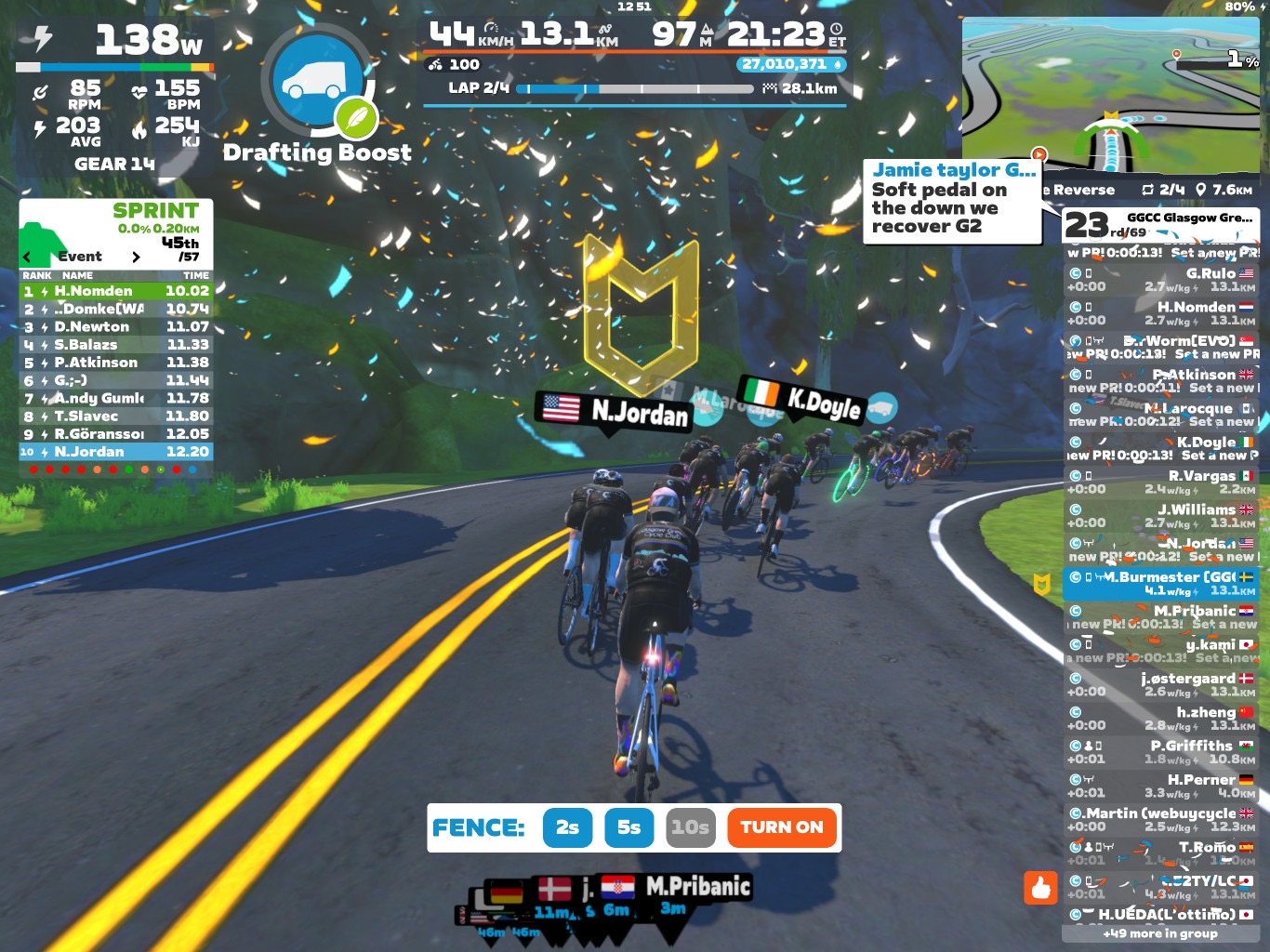This screenshot has width=1270, height=952.
Task: Give a Ride On thumbs up
Action: [1040, 888]
